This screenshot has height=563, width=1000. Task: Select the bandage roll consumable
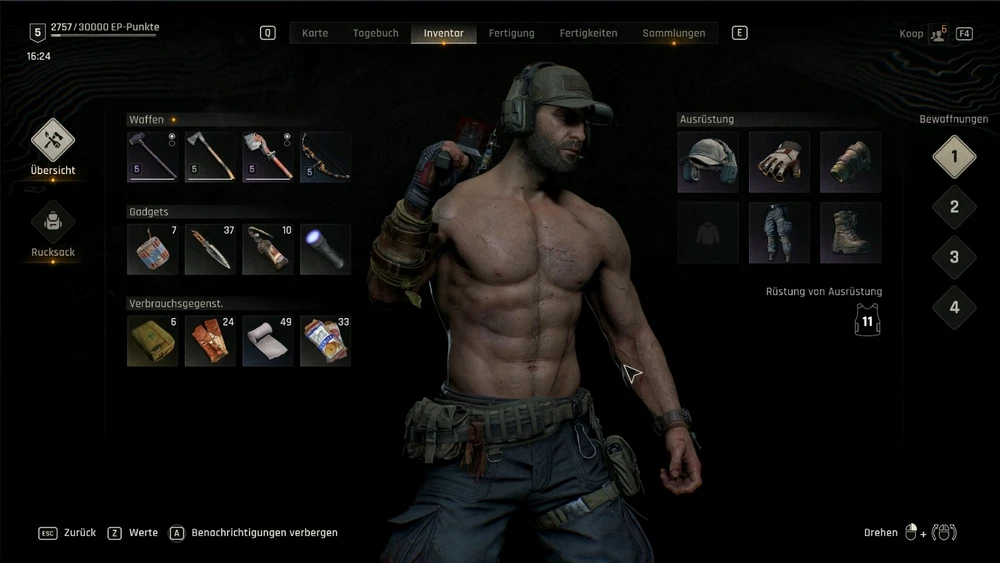click(x=268, y=341)
